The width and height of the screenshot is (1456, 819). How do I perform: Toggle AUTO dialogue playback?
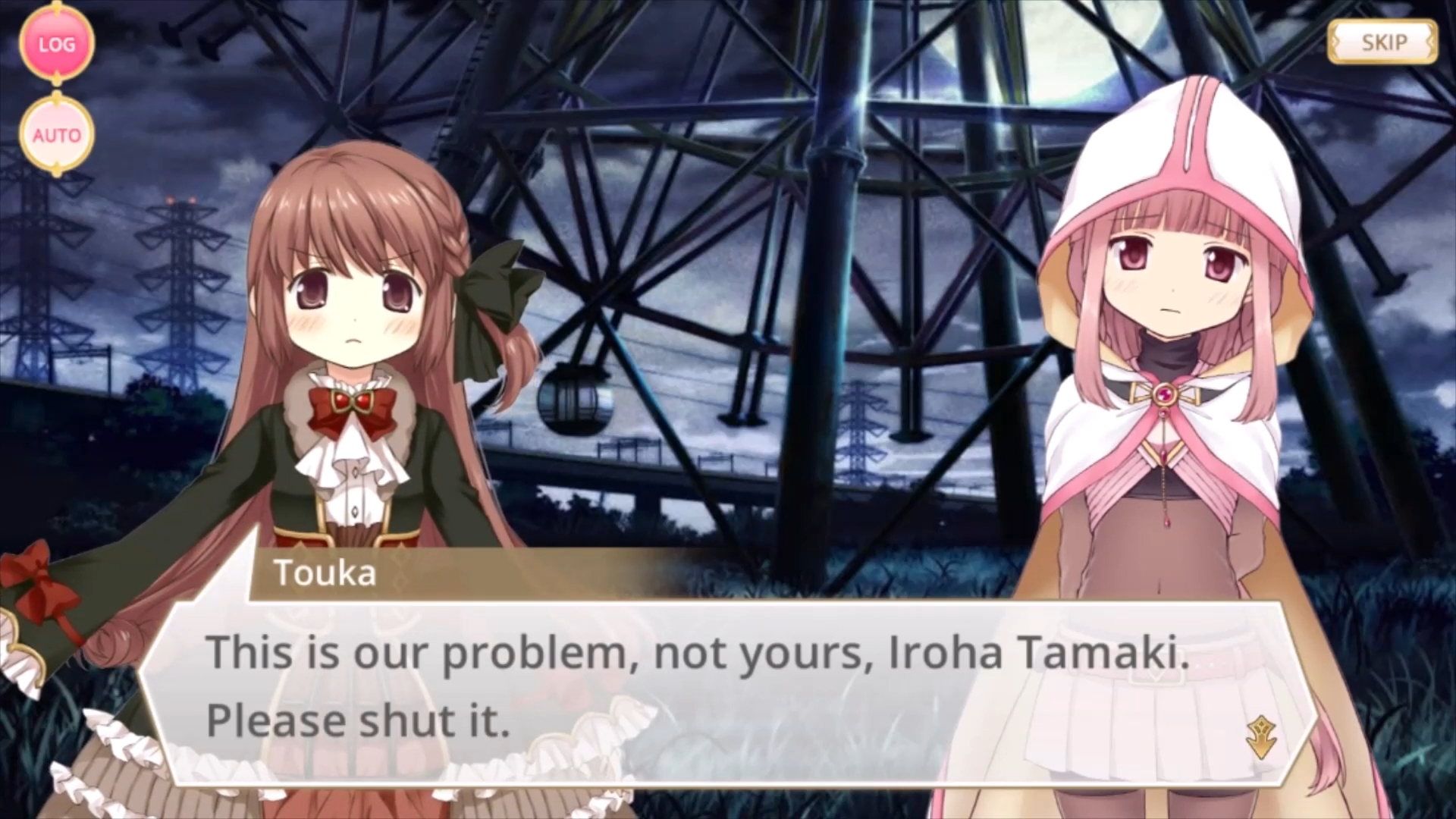pos(57,135)
